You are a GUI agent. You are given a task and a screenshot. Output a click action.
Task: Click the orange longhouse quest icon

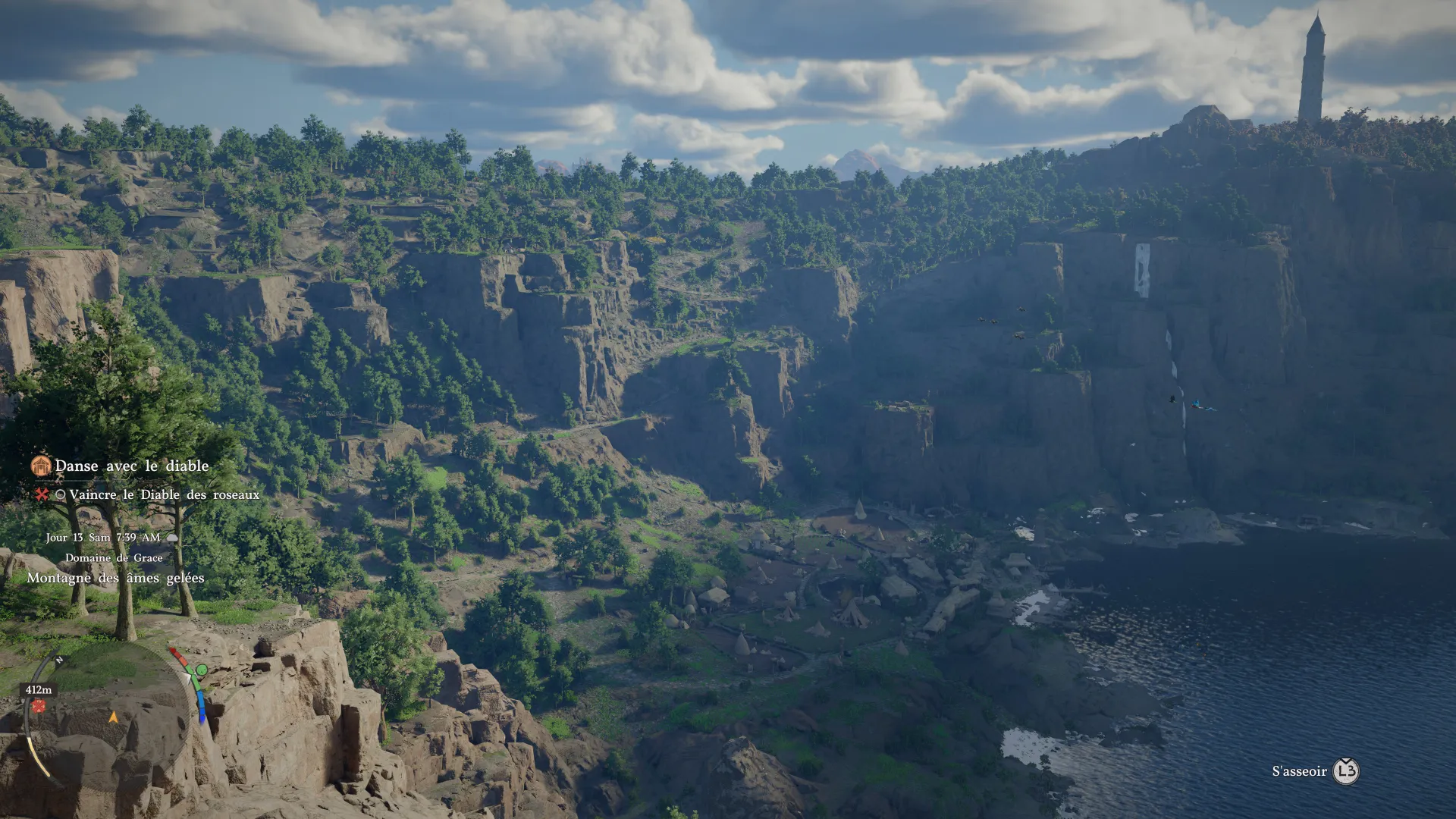[x=40, y=465]
